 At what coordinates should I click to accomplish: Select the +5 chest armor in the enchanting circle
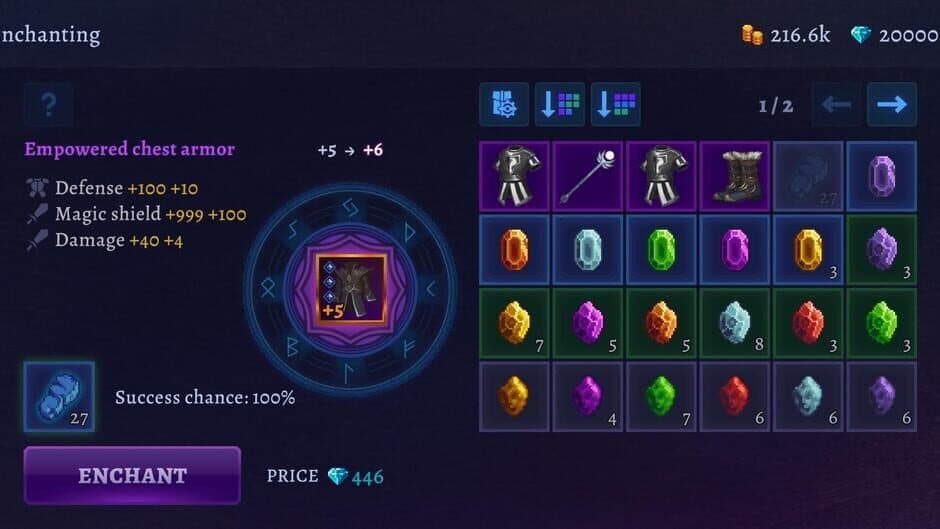point(351,289)
